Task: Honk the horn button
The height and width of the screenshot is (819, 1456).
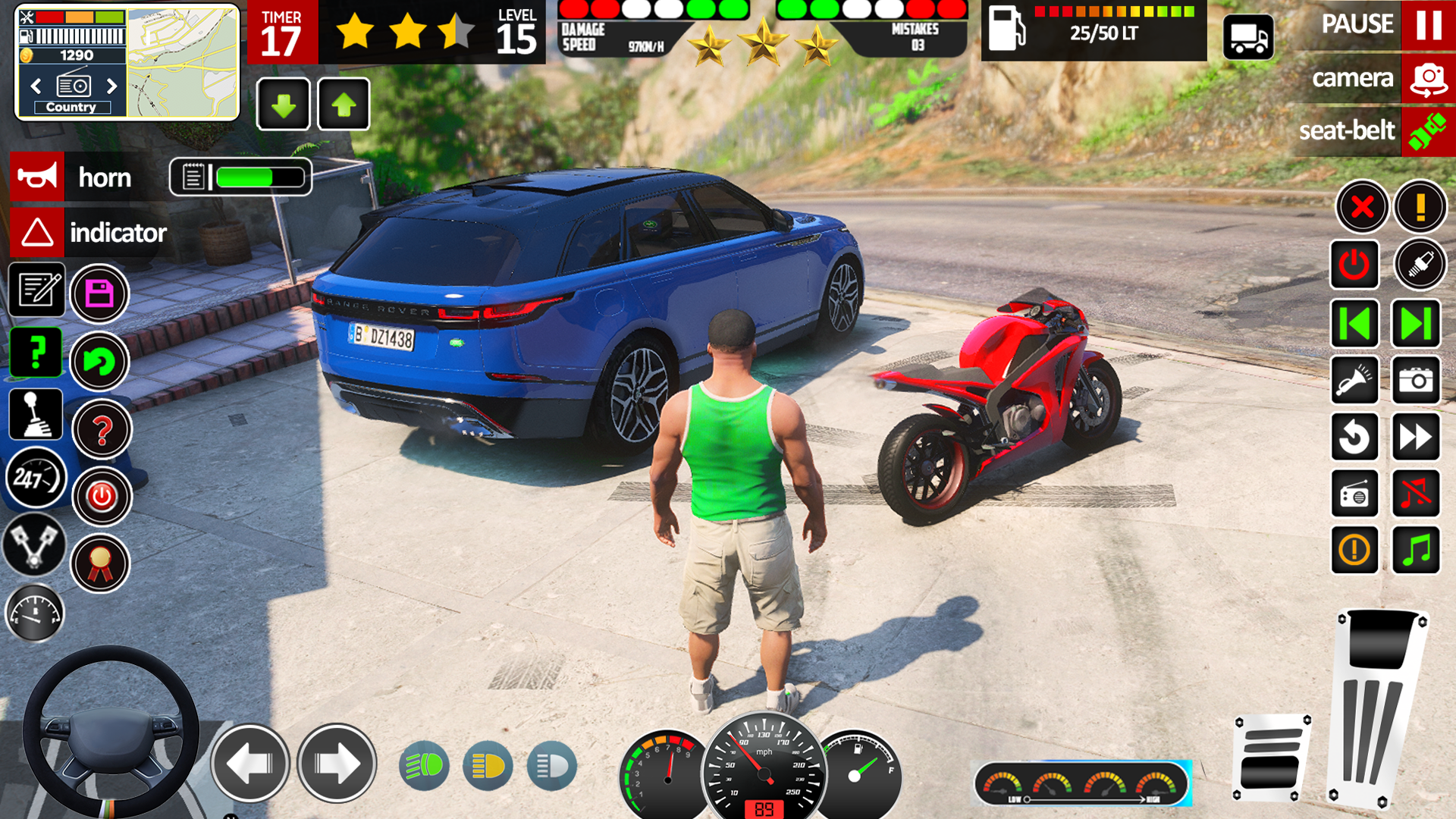Action: [37, 177]
